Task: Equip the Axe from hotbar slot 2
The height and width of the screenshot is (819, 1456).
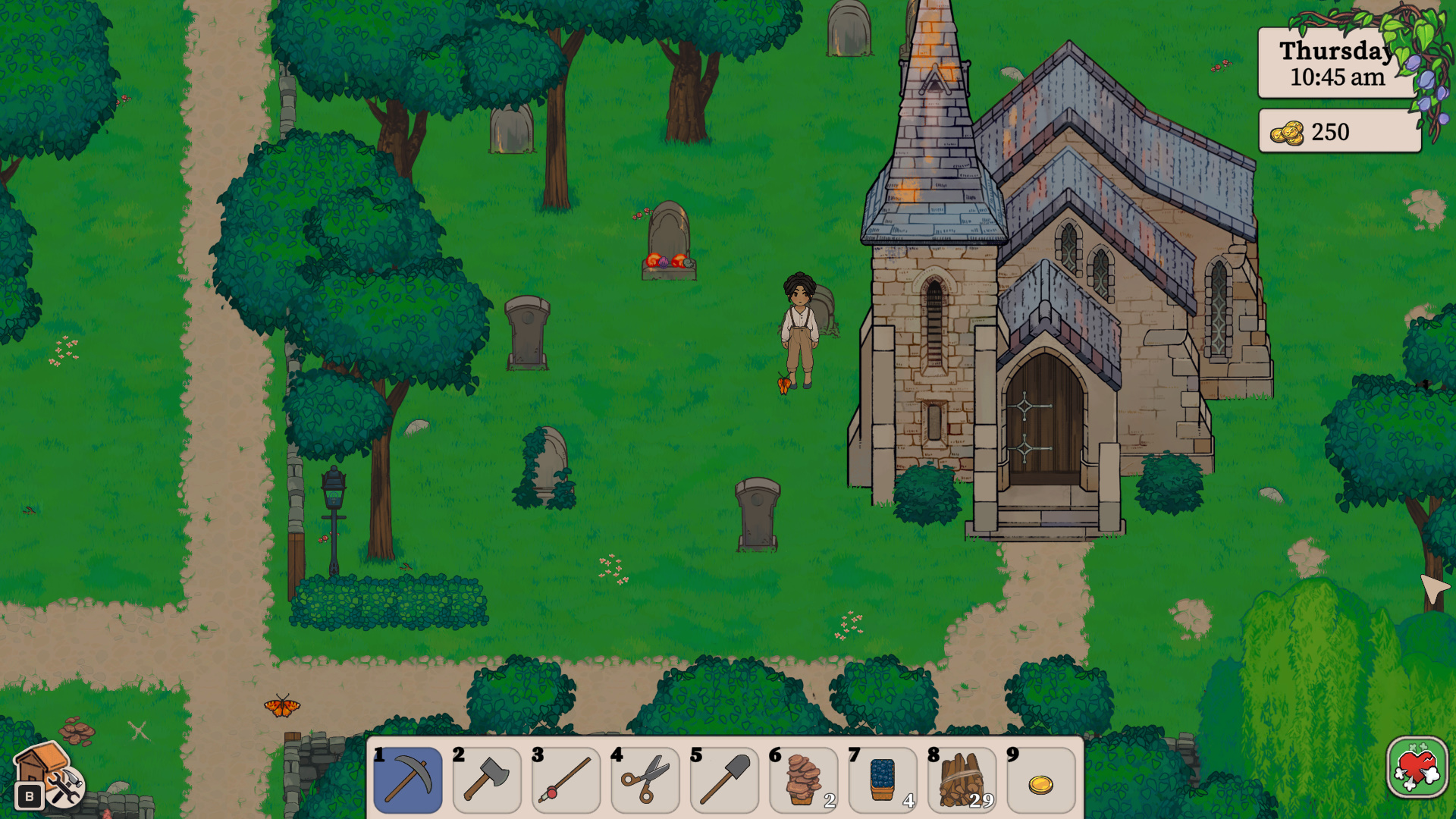Action: [x=486, y=781]
